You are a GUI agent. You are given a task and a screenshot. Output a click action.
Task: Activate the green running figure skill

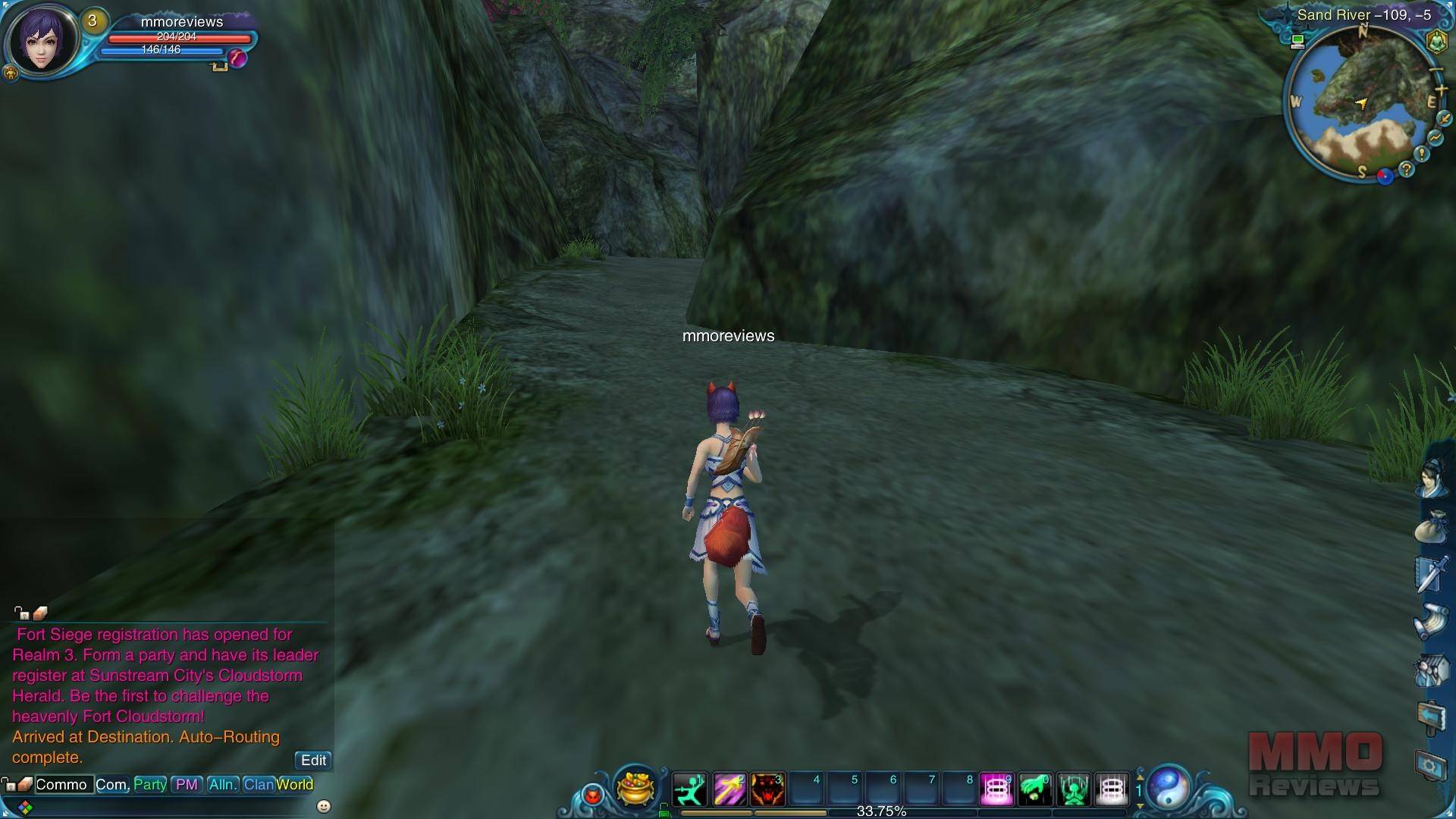point(689,790)
